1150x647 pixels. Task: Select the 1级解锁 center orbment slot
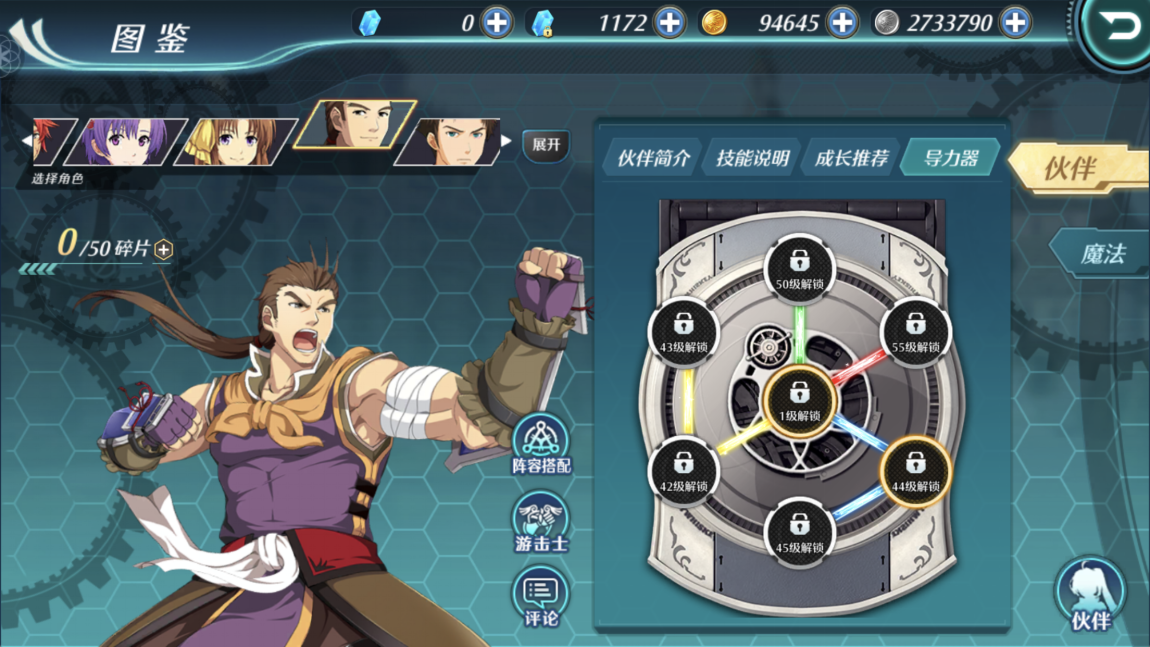coord(799,400)
